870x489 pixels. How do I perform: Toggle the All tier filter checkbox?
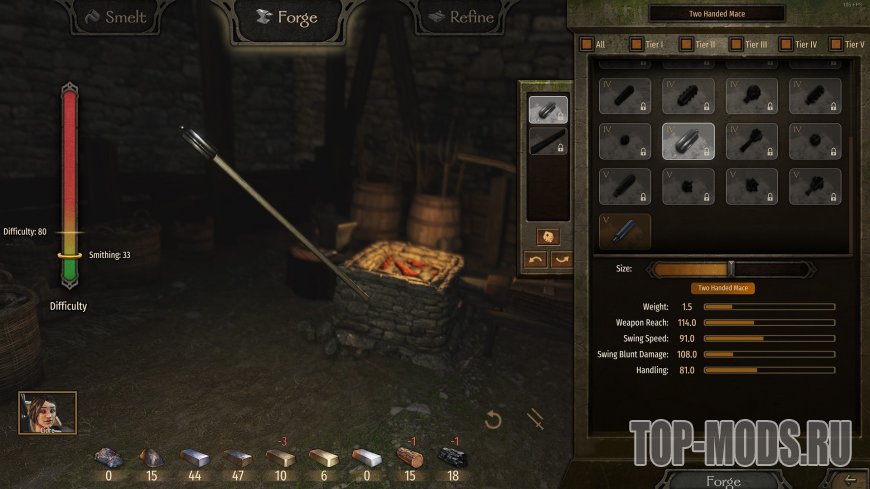point(585,44)
